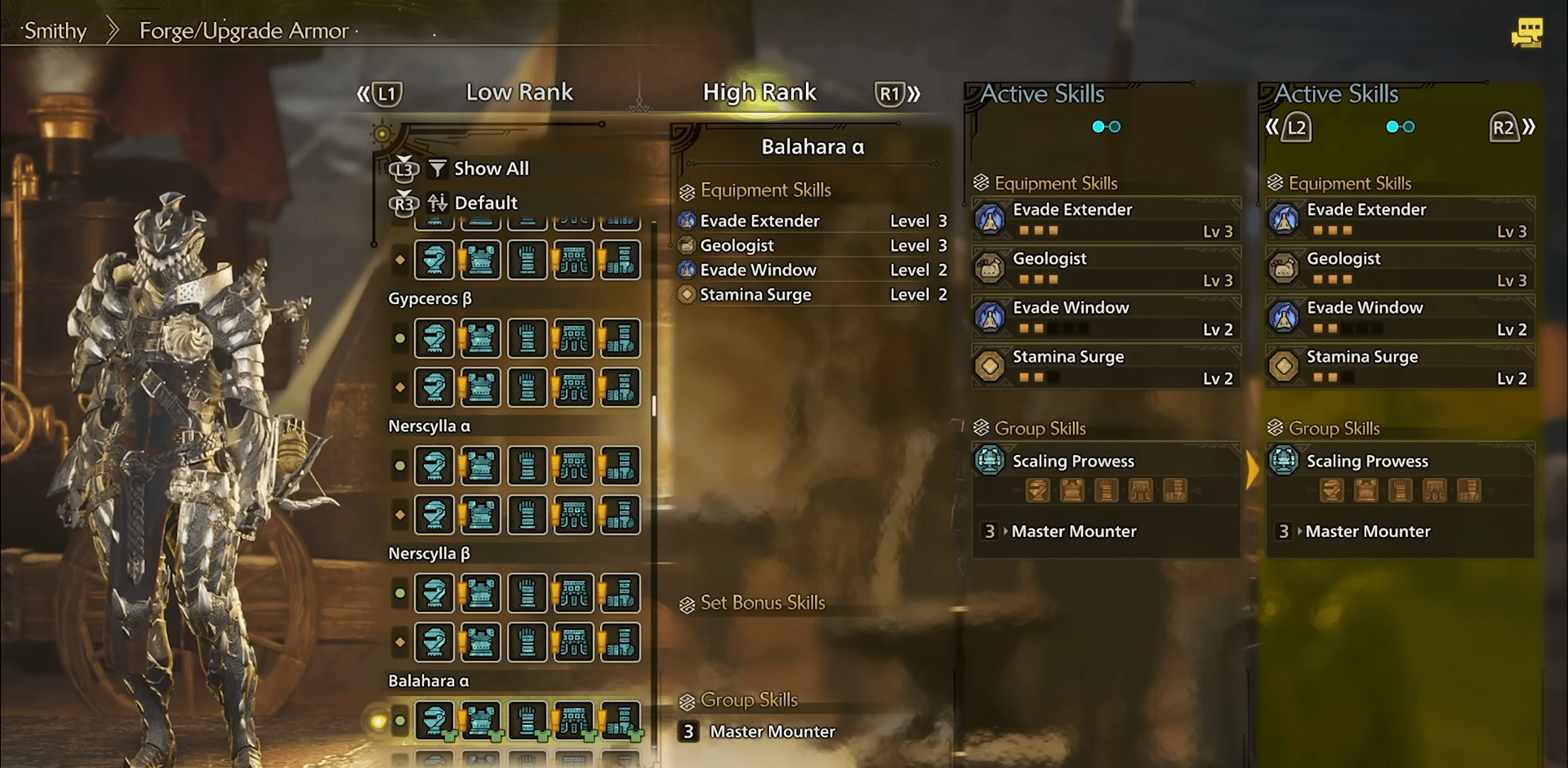Click the Stamina Surge skill icon
Image resolution: width=1568 pixels, height=768 pixels.
click(989, 365)
